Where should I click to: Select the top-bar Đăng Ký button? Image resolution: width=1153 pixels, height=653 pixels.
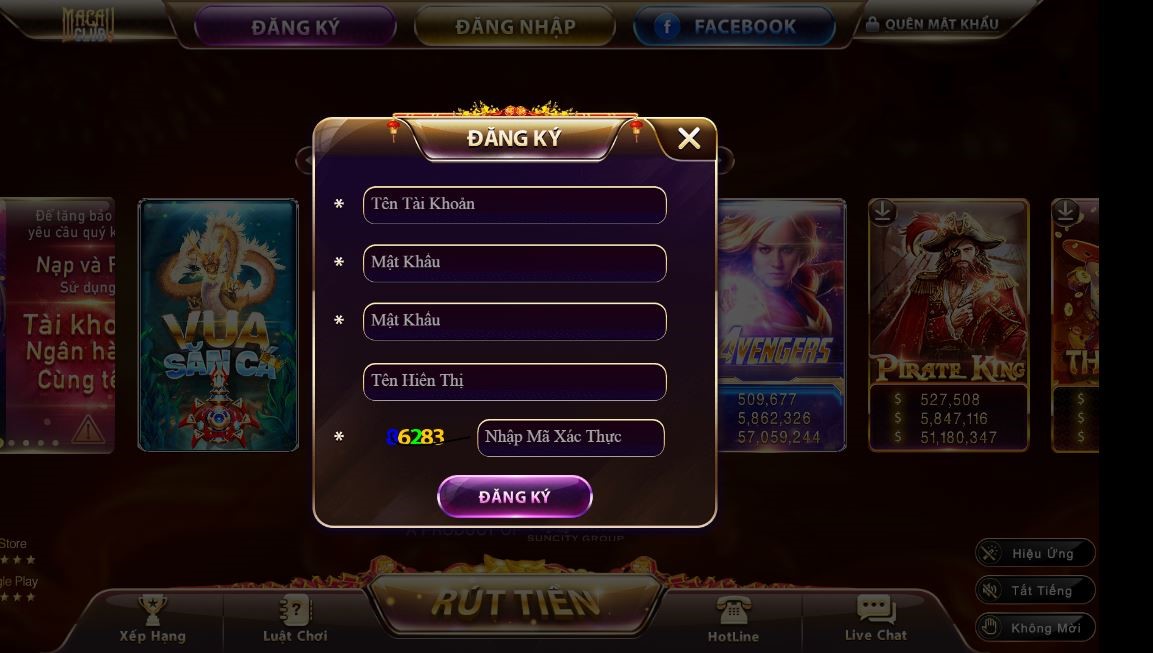tap(295, 27)
